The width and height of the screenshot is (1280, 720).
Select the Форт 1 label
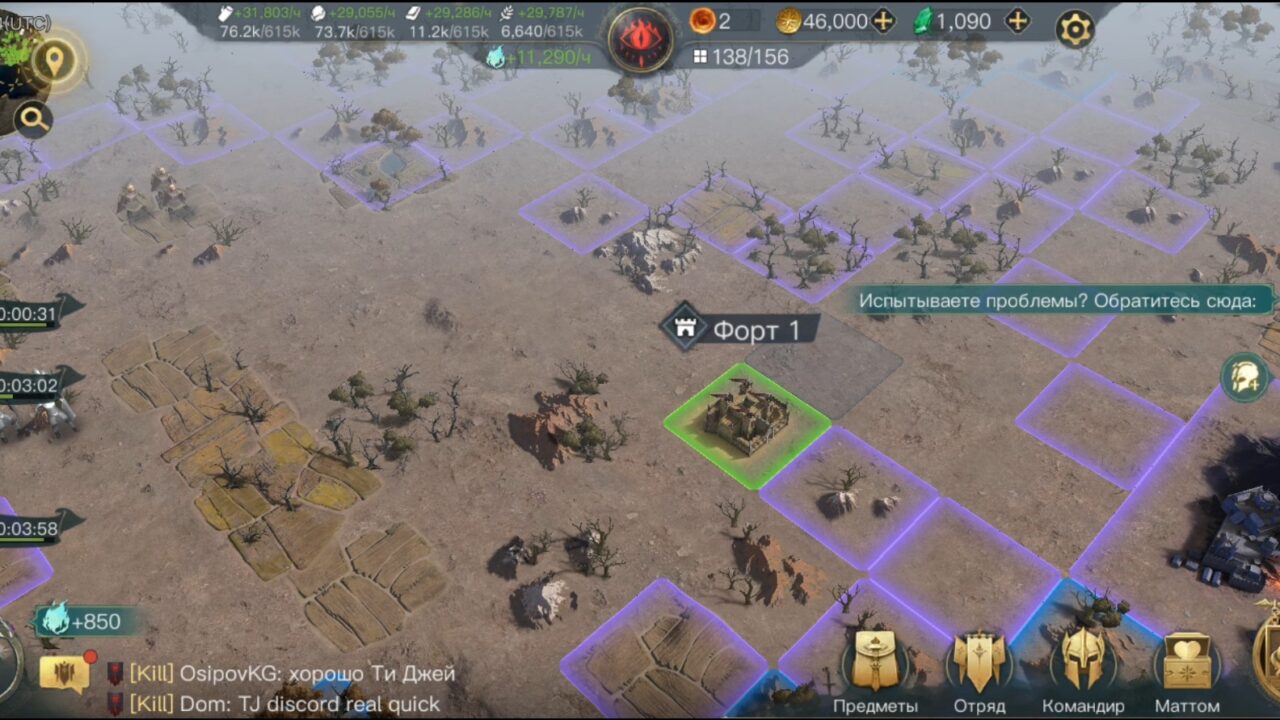740,329
